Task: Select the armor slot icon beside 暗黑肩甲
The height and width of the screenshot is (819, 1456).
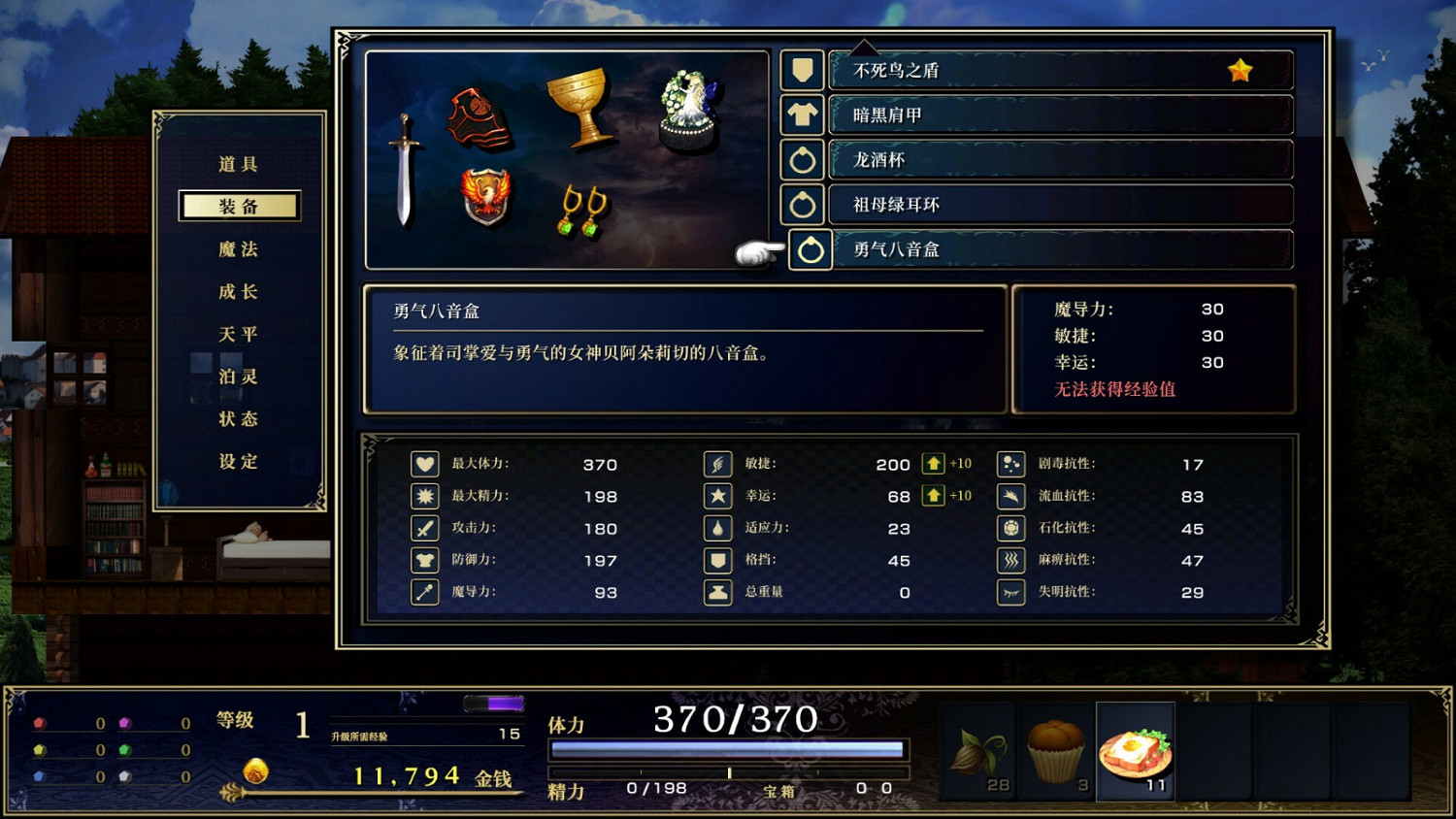Action: (803, 115)
